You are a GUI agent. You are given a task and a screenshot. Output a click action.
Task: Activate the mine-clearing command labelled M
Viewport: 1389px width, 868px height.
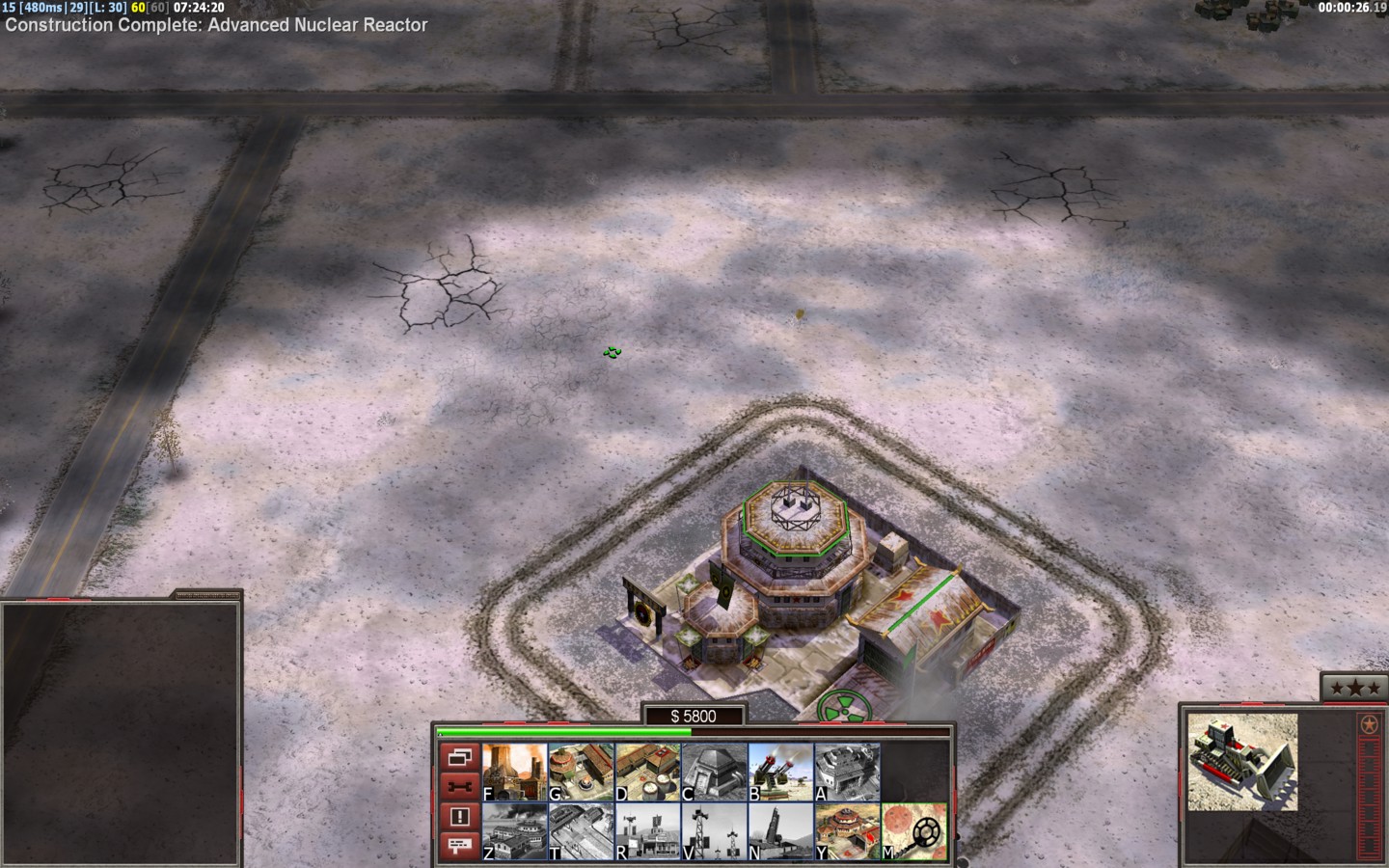[913, 831]
